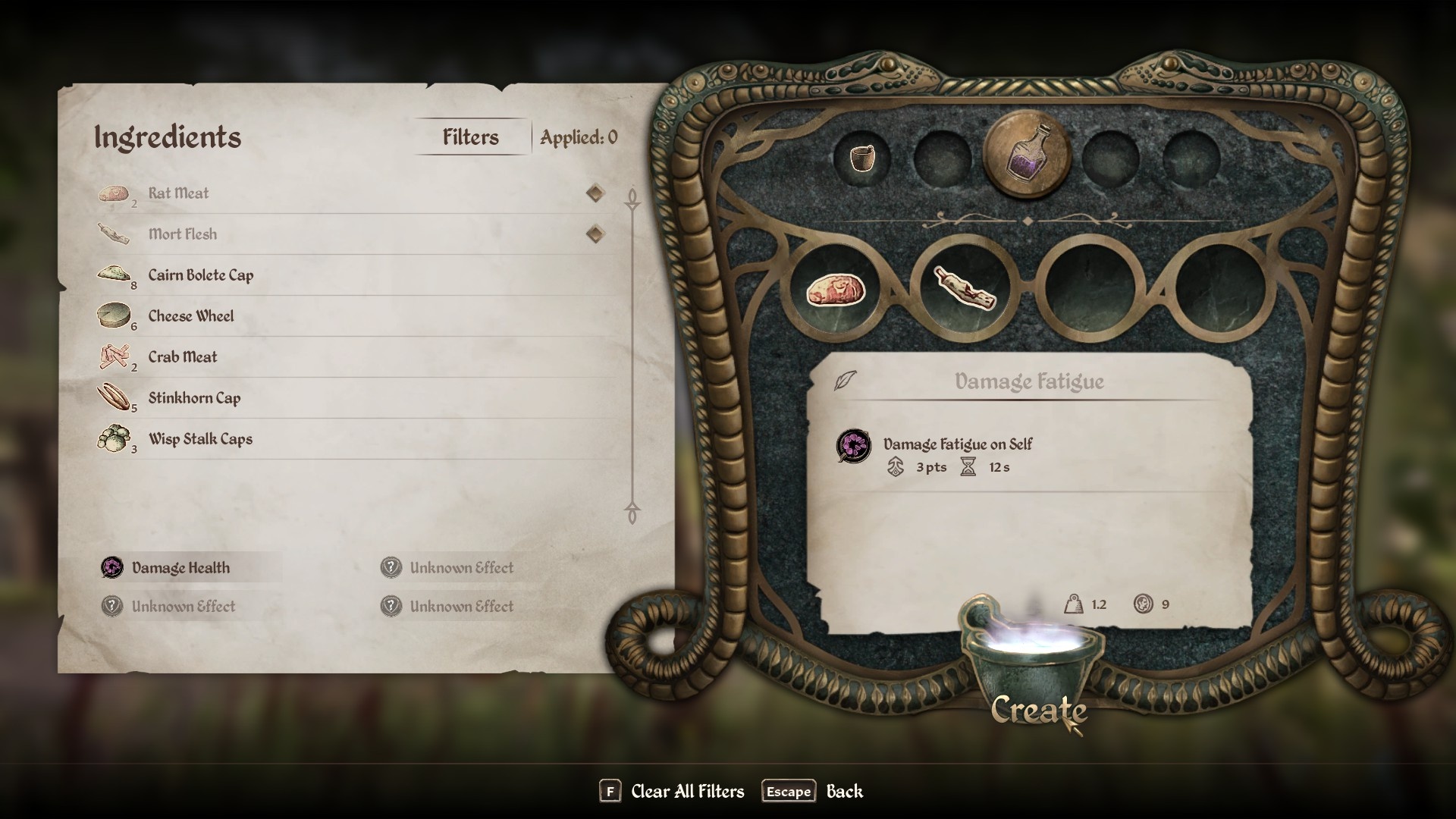Click the purple potion bottle icon
Image resolution: width=1456 pixels, height=819 pixels.
1027,155
